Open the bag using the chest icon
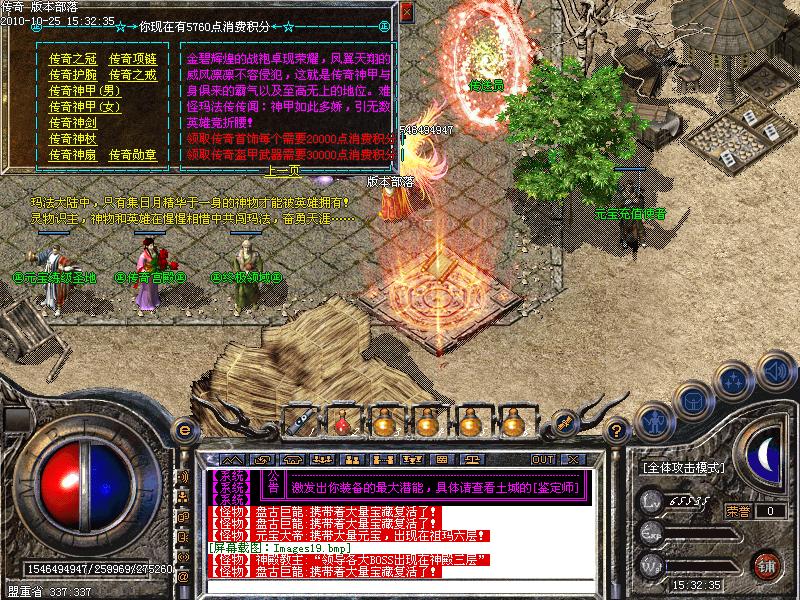Screen dimensions: 800x600 pyautogui.click(x=692, y=402)
